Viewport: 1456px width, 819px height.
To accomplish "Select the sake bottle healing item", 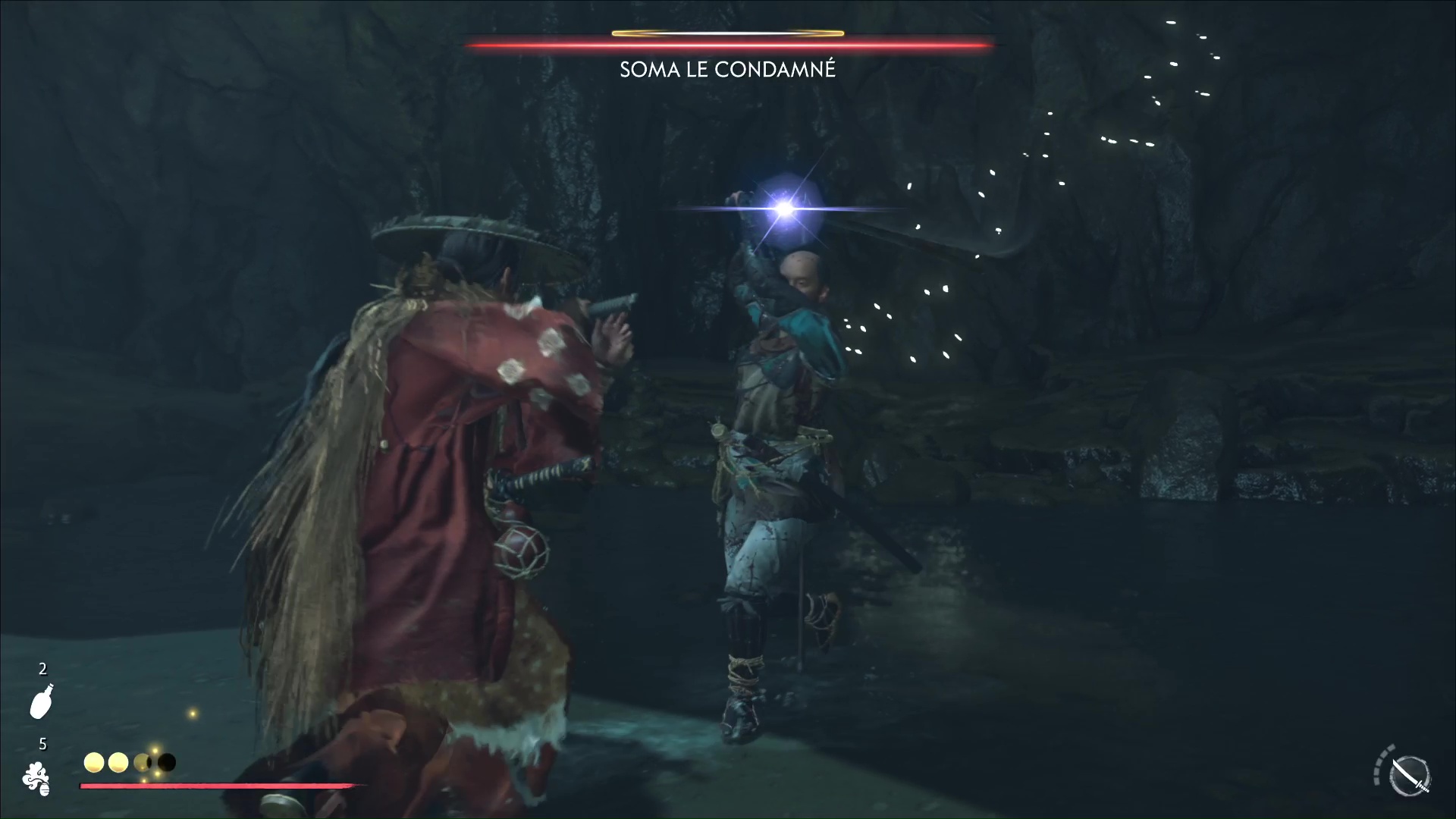I will 41,701.
